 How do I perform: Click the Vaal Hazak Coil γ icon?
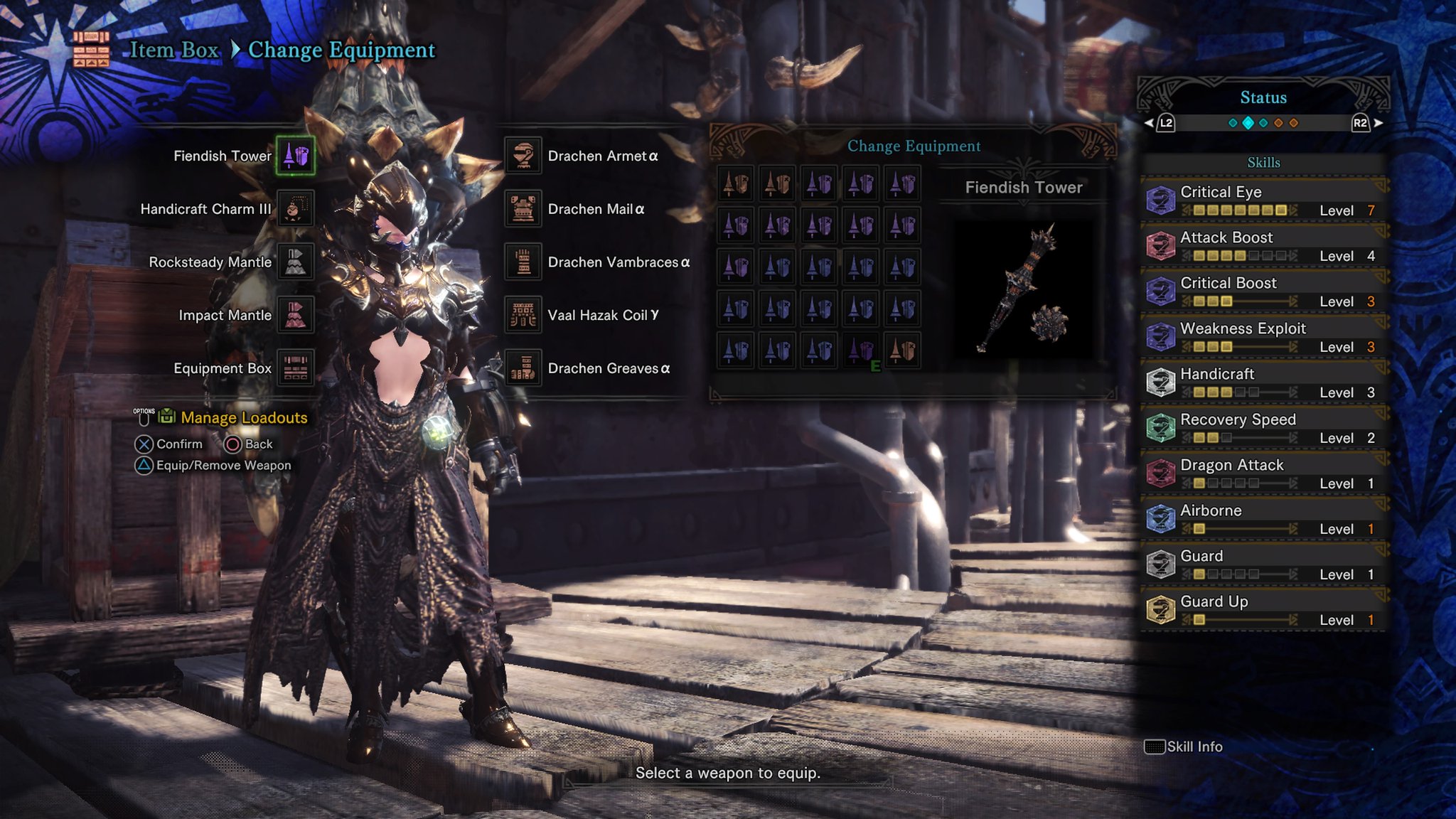pos(524,315)
